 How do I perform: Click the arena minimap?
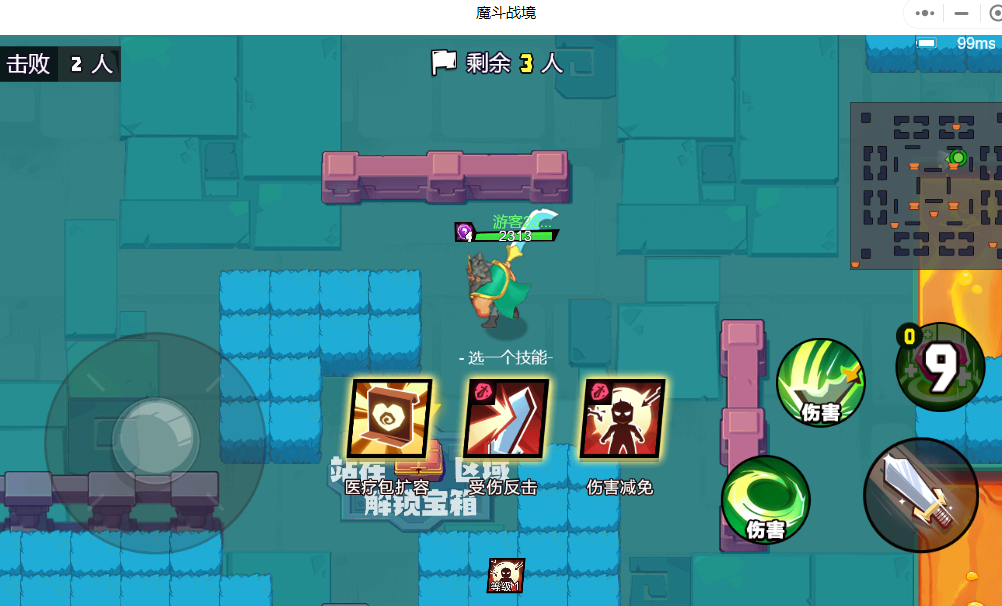(926, 185)
